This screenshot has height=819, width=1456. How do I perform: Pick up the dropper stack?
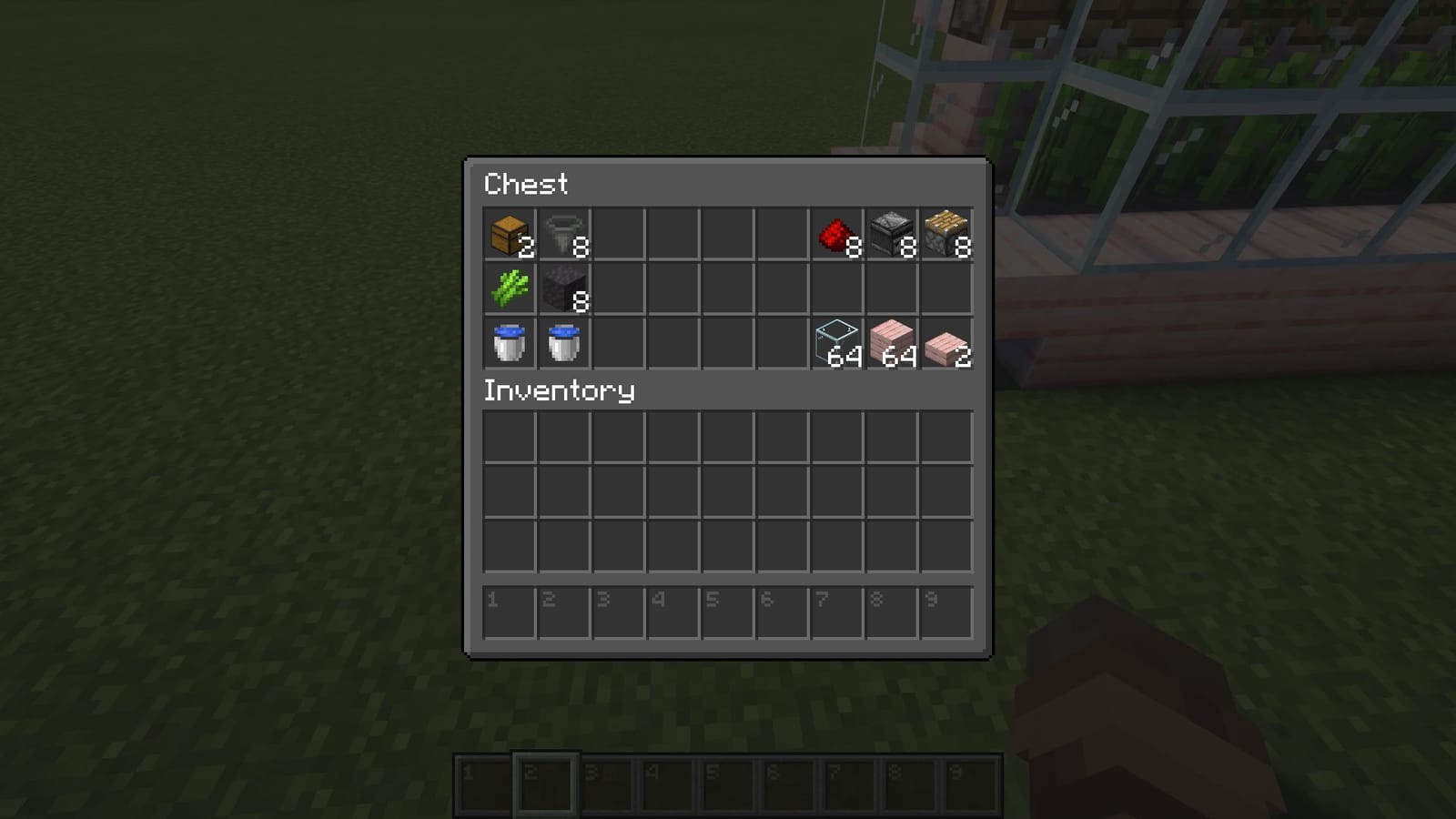pyautogui.click(x=892, y=235)
